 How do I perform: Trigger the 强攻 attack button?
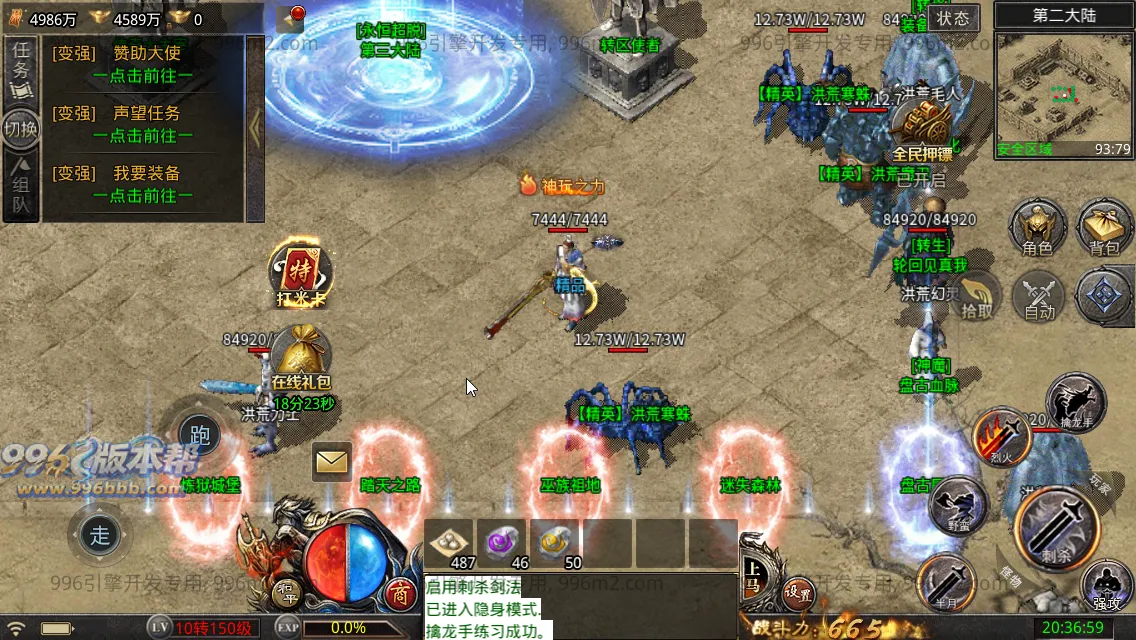[x=1106, y=587]
